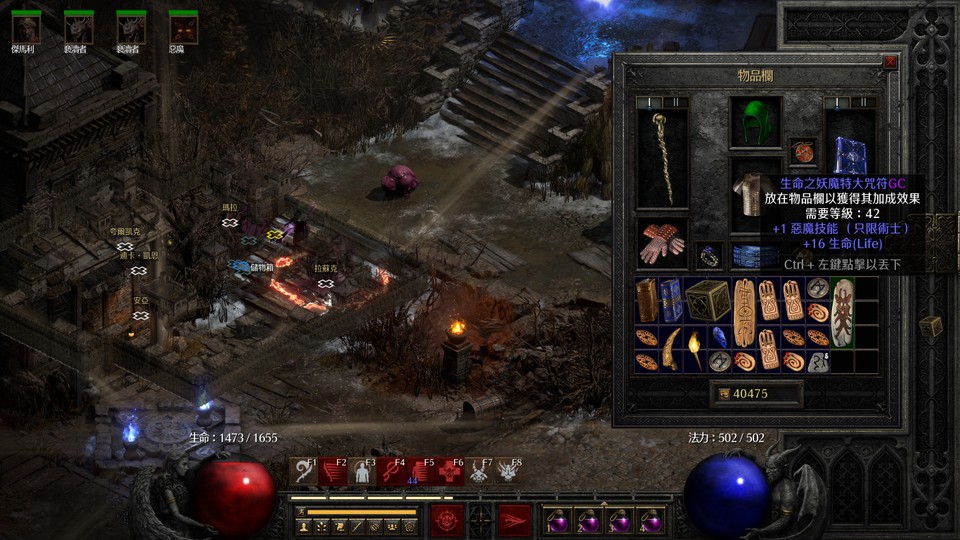
Task: Select the torch charm in inventory
Action: tap(690, 350)
